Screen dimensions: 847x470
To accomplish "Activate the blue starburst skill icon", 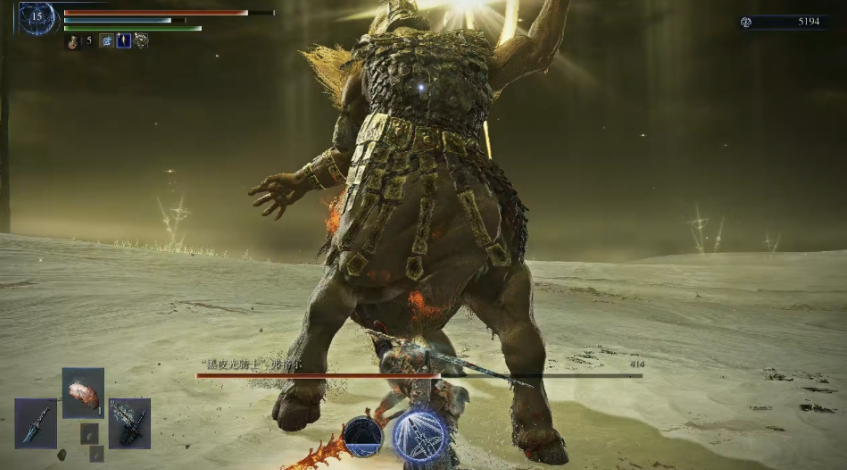I will pyautogui.click(x=420, y=436).
